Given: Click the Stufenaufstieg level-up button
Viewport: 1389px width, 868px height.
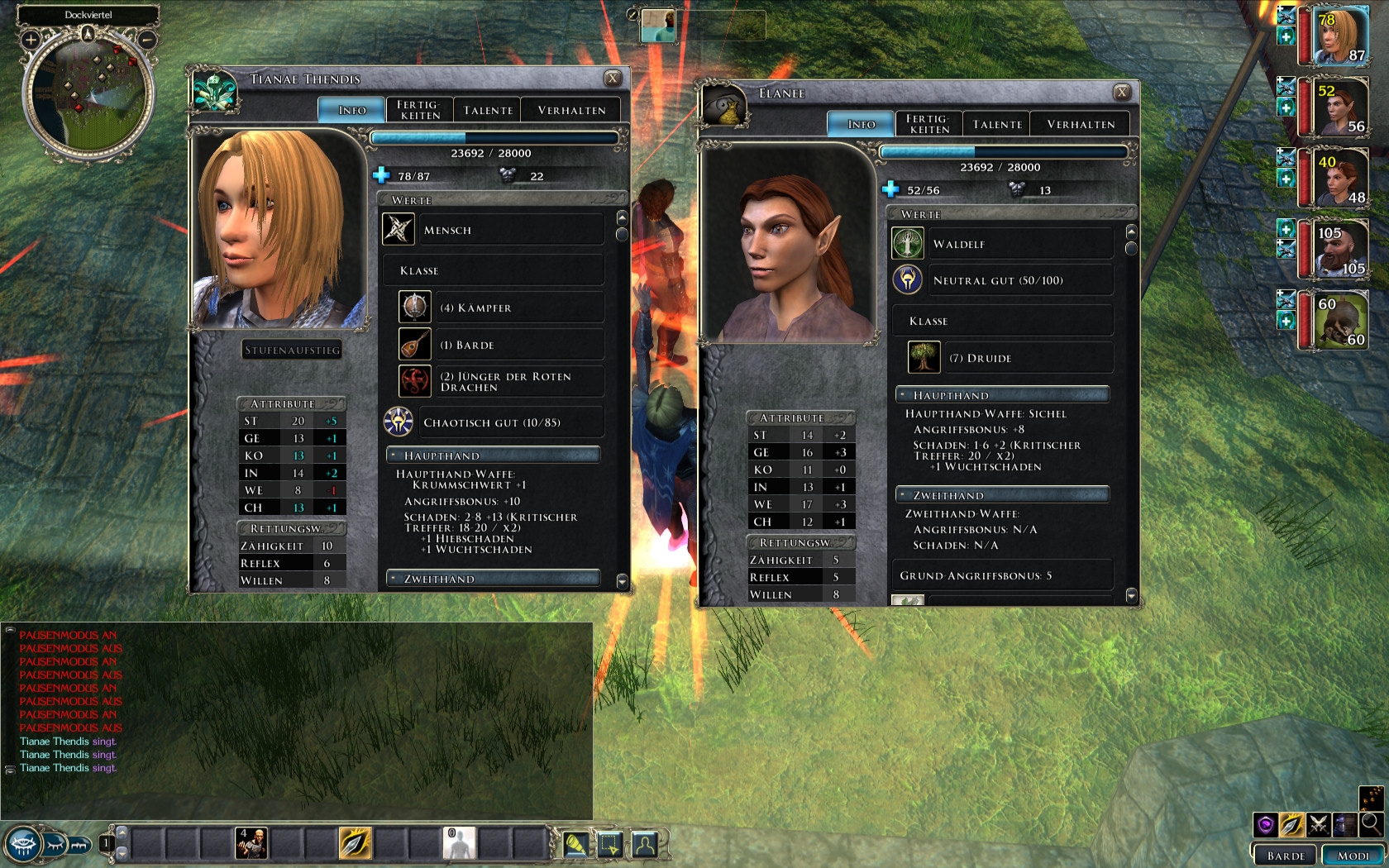Looking at the screenshot, I should pyautogui.click(x=292, y=350).
